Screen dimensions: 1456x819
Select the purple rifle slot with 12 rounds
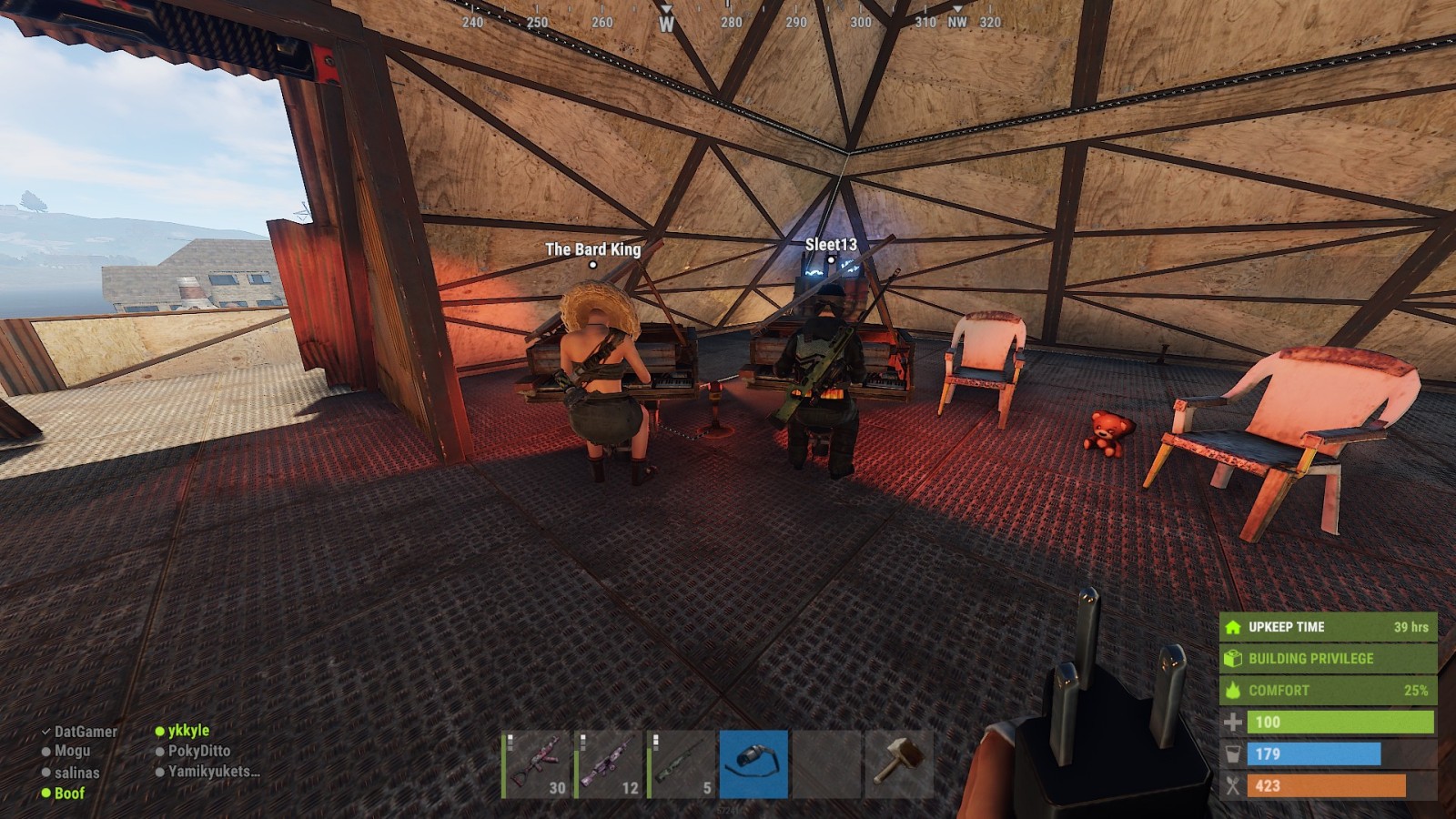(x=610, y=764)
